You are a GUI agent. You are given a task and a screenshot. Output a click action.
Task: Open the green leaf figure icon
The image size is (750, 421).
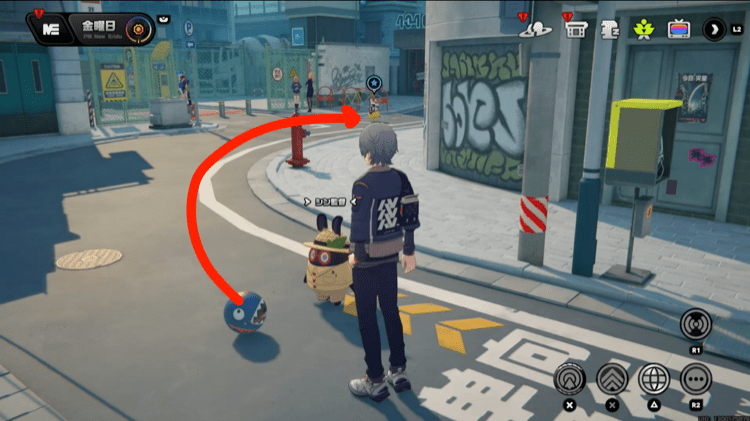pyautogui.click(x=642, y=28)
